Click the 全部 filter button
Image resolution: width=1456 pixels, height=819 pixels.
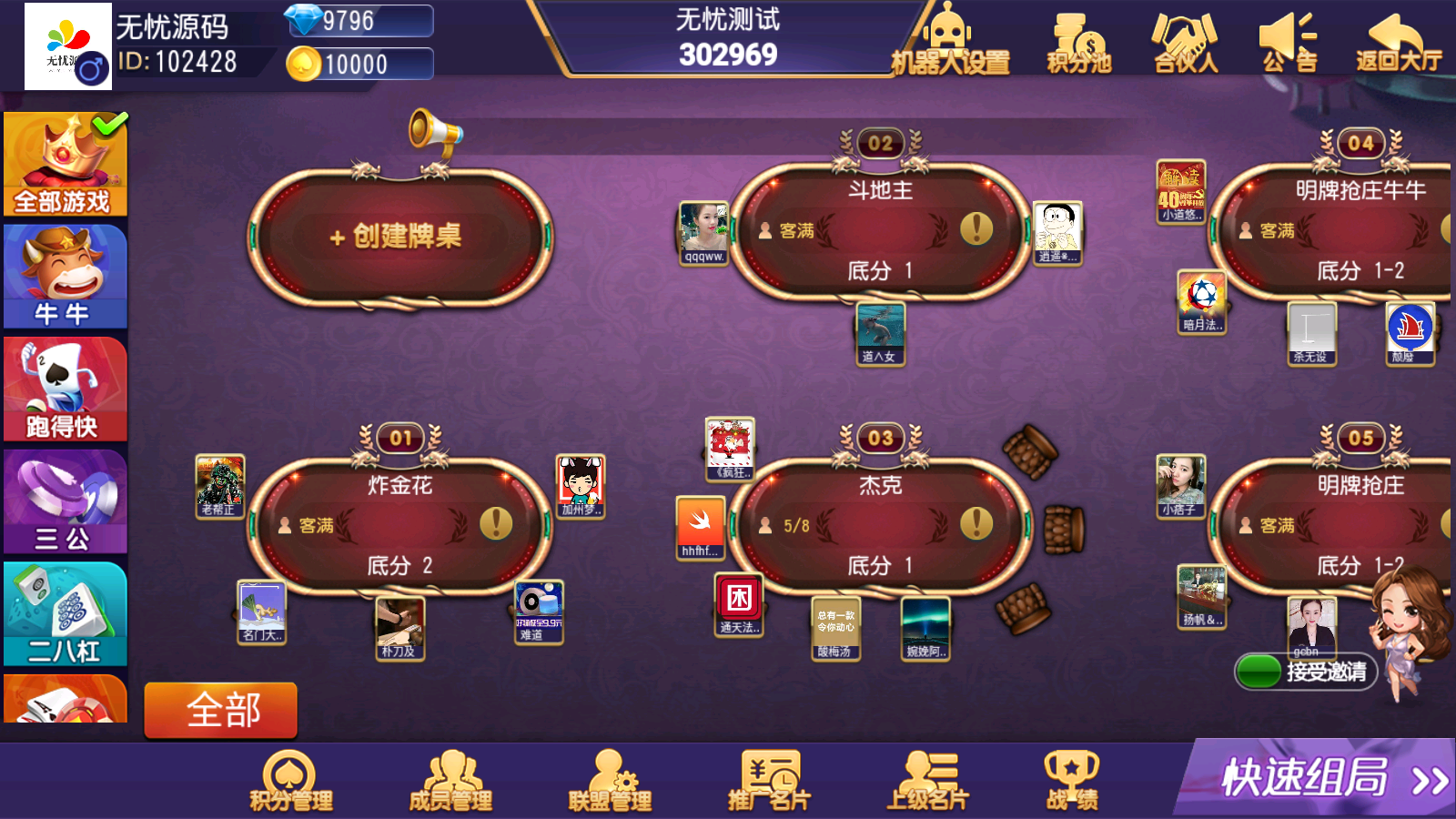coord(220,711)
